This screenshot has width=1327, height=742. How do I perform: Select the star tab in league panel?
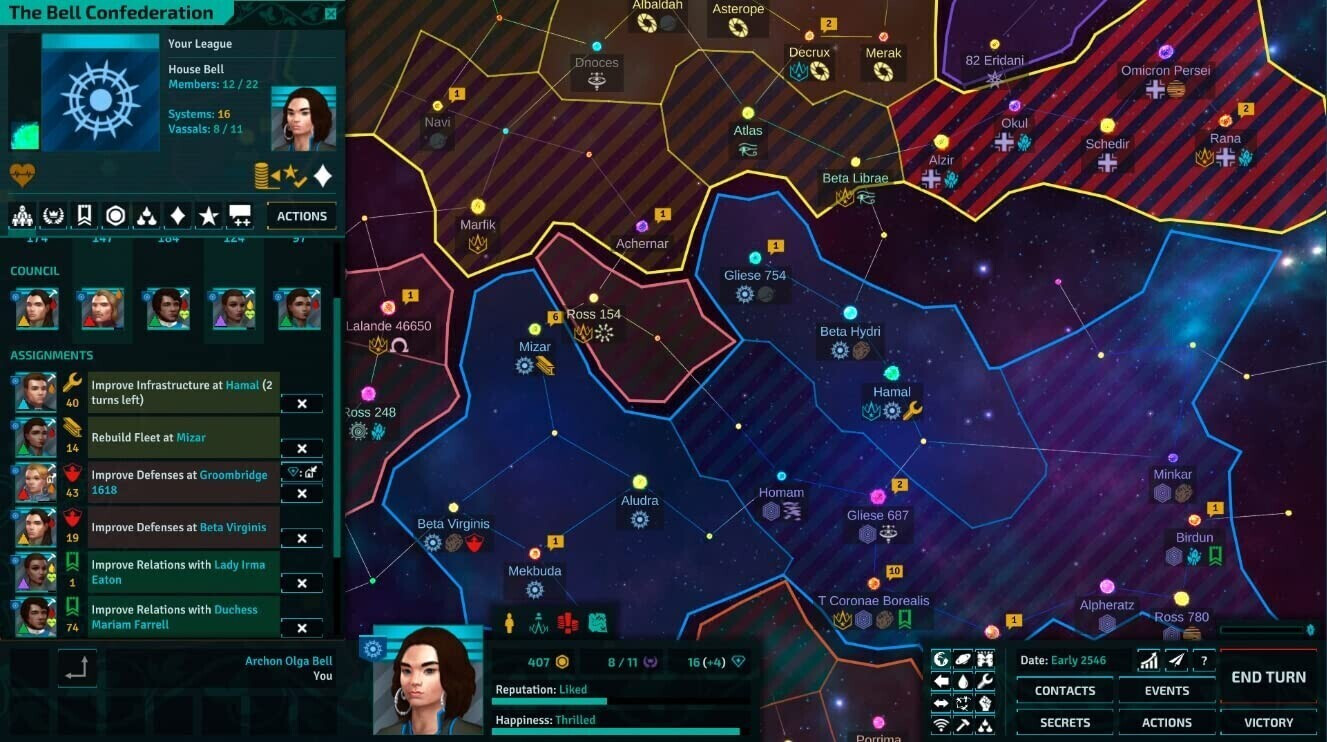[x=208, y=216]
